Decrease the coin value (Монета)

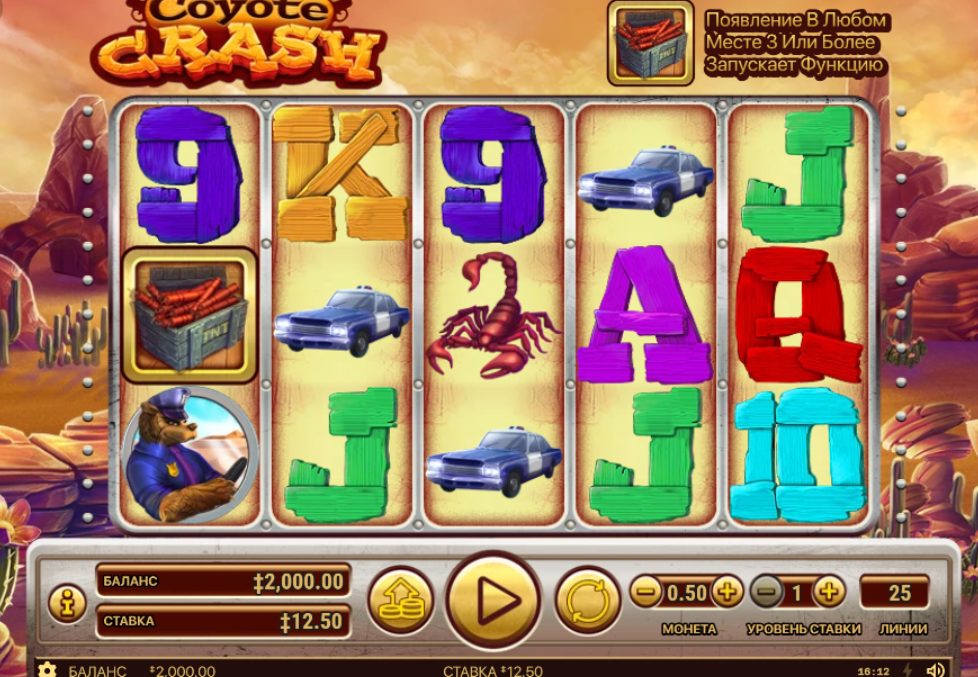[x=646, y=592]
